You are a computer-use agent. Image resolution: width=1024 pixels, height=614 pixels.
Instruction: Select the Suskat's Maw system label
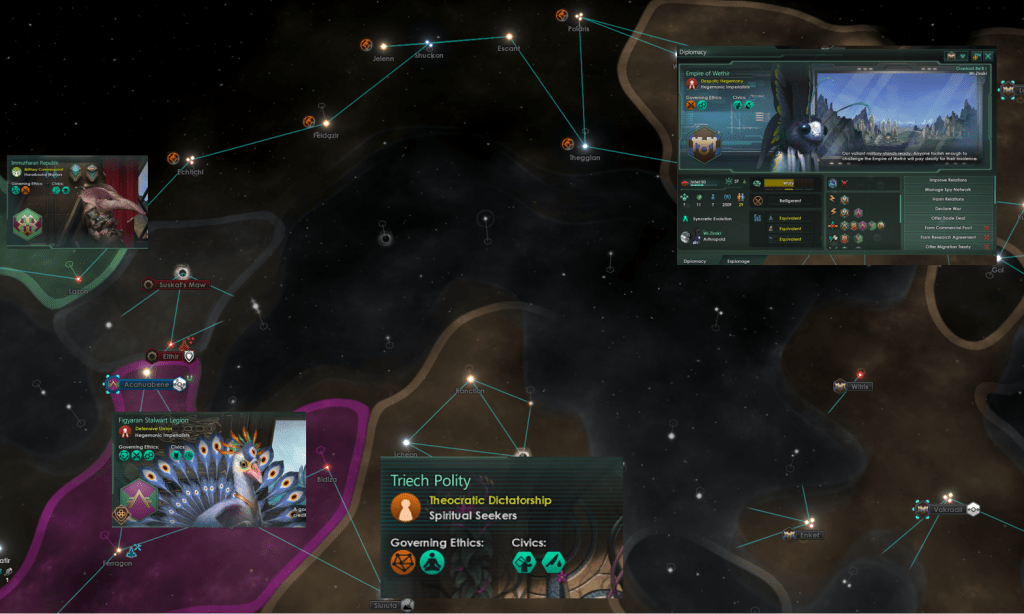click(x=181, y=285)
